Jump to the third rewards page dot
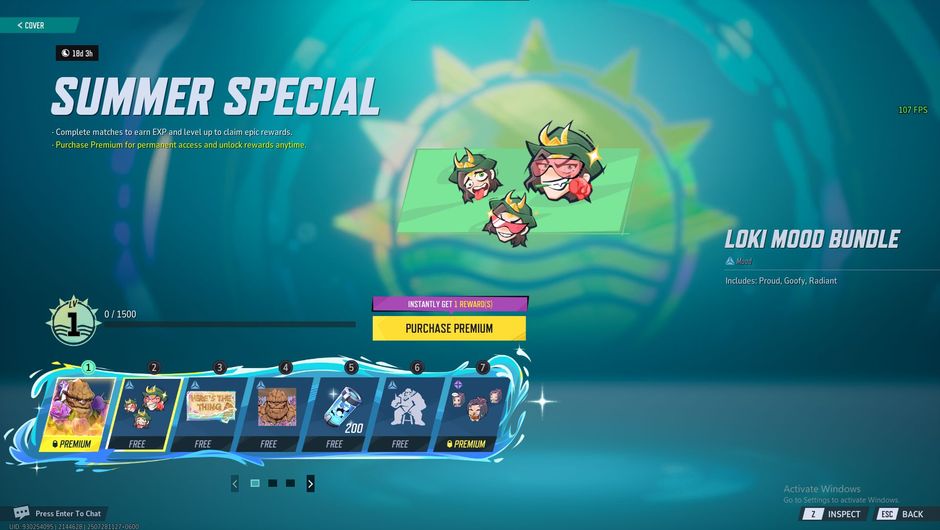This screenshot has height=530, width=940. (290, 484)
